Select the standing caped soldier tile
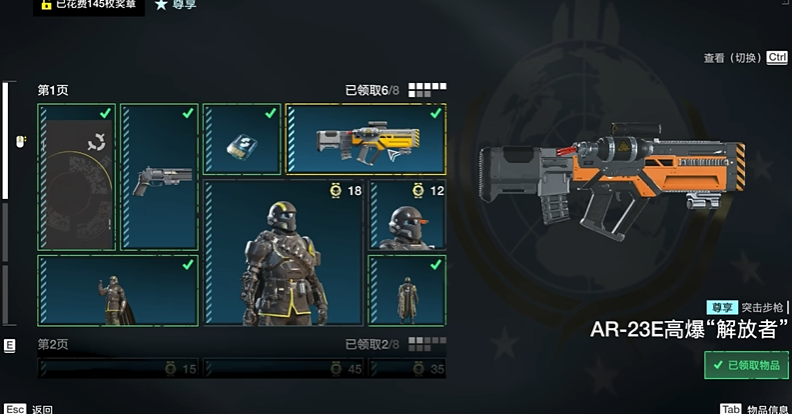This screenshot has height=414, width=792. pos(118,291)
